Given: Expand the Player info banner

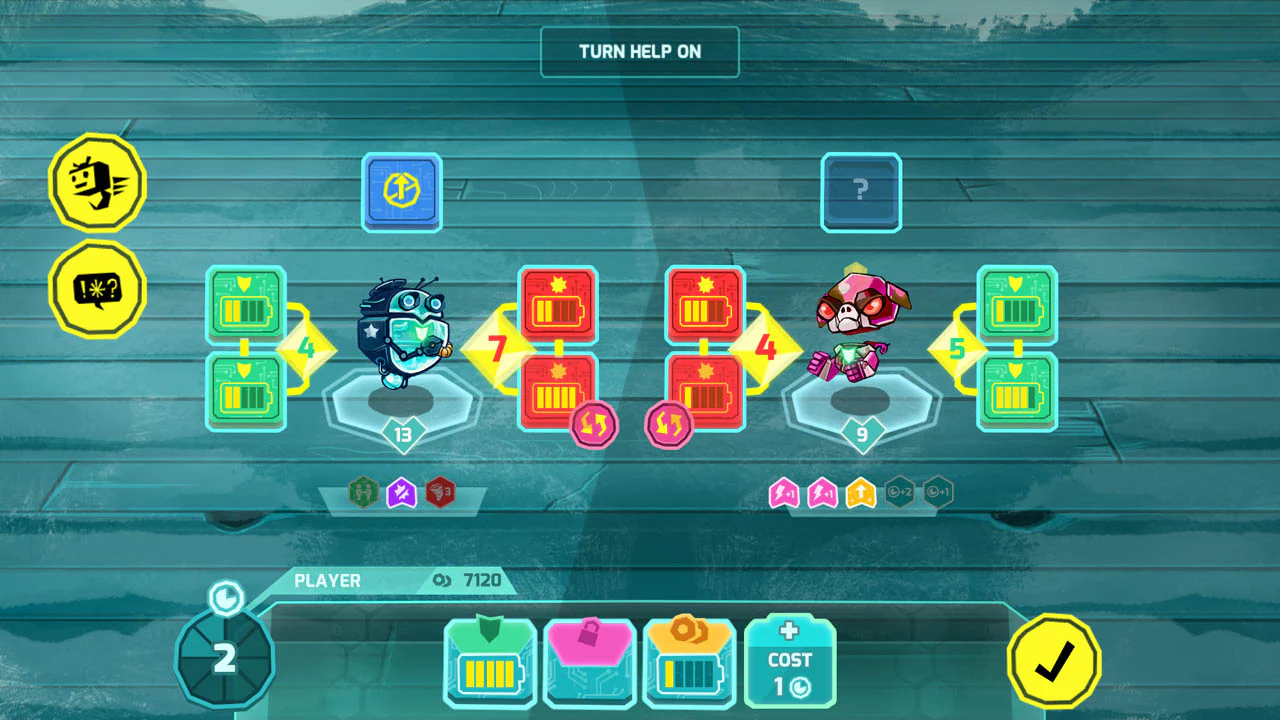Looking at the screenshot, I should click(330, 580).
